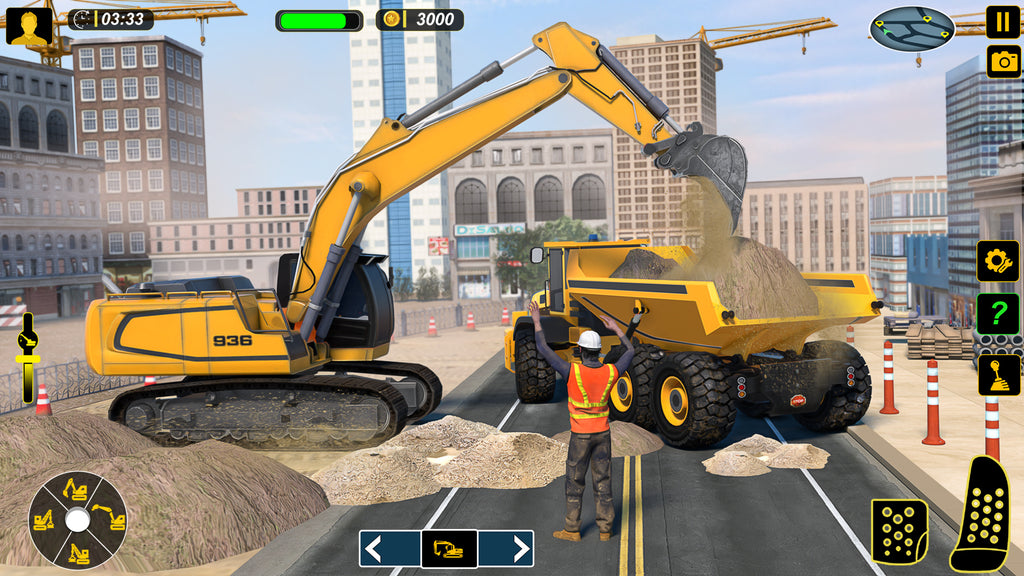1024x576 pixels.
Task: Pause the game
Action: pos(1003,21)
